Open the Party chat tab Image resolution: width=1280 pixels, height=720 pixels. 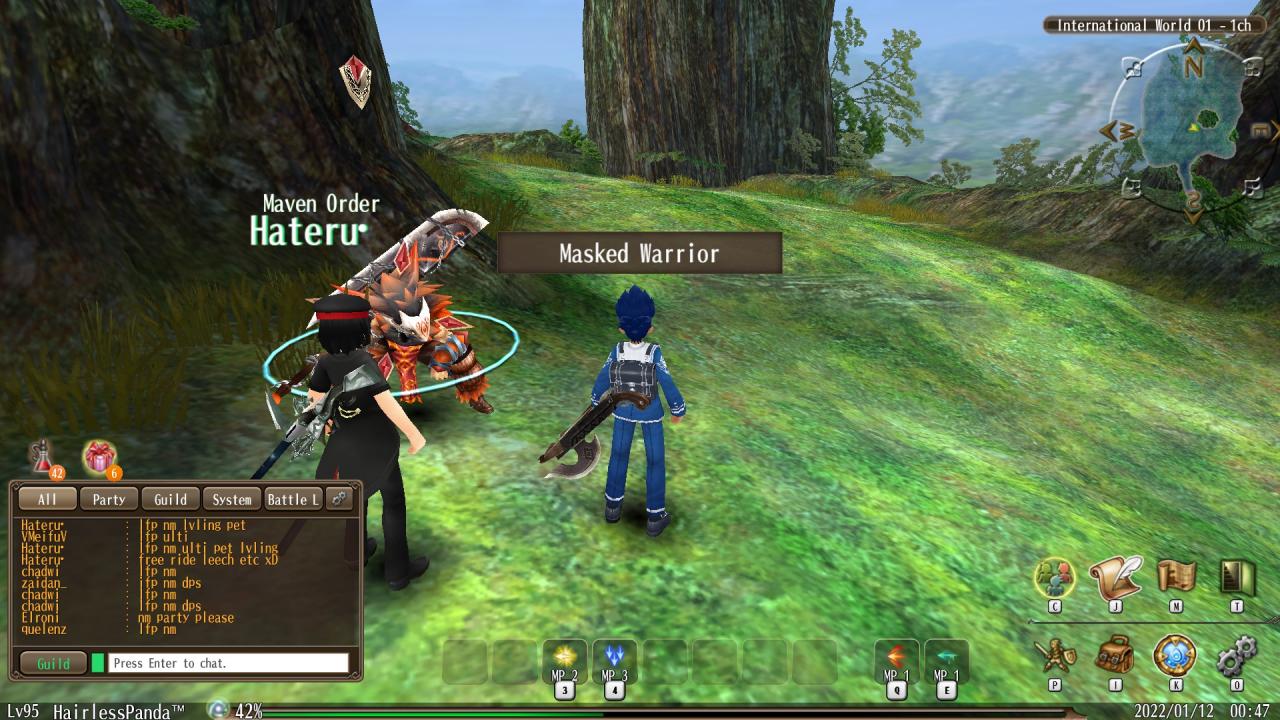[x=109, y=499]
